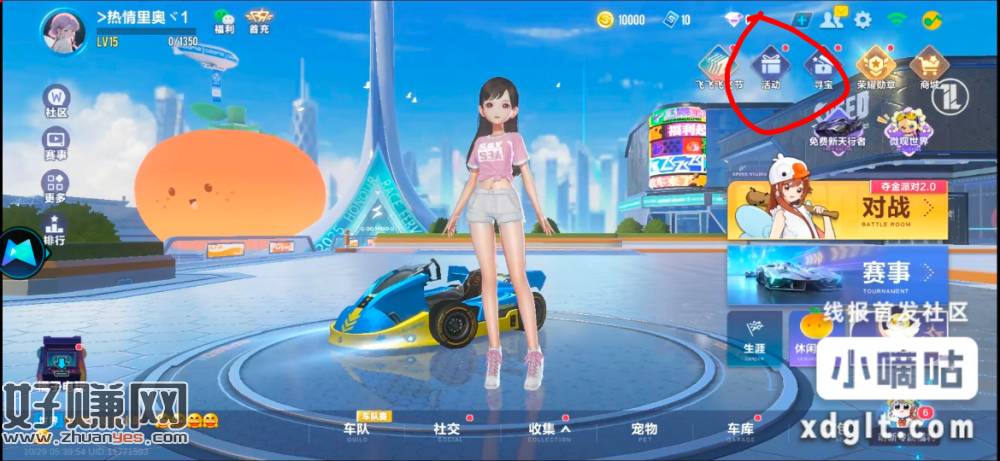Enter the 对战 Battle Room
Screen dimensions: 1000x461
(x=837, y=209)
